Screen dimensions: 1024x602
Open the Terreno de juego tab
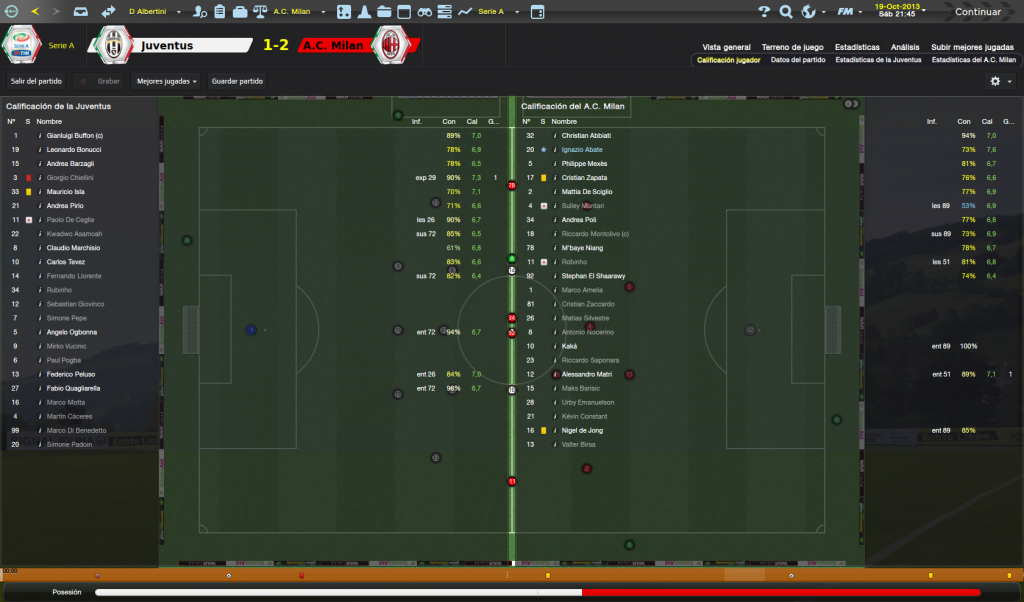(x=792, y=47)
